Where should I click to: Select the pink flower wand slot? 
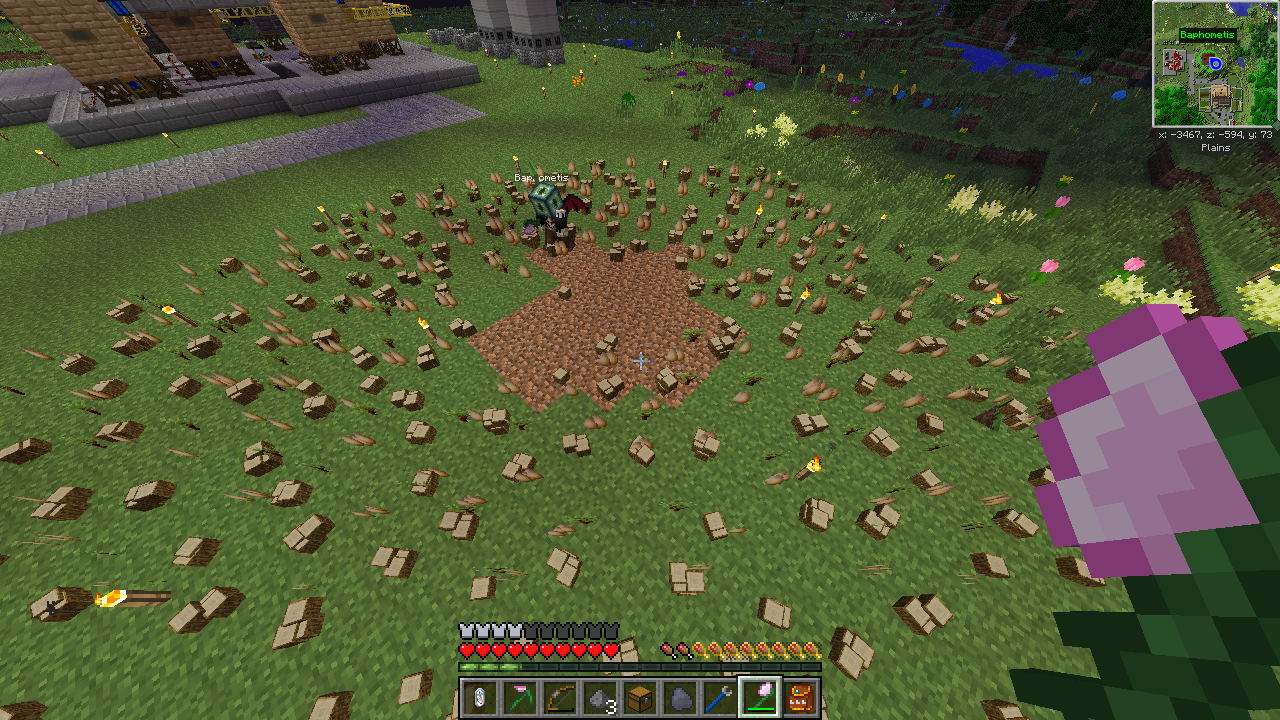click(760, 698)
